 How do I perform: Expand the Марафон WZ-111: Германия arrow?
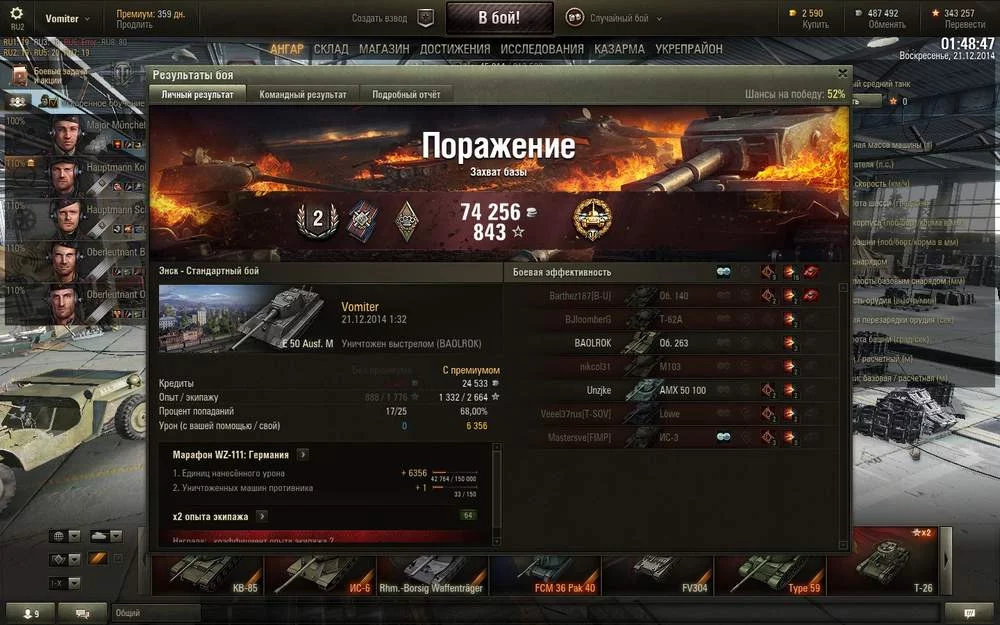(302, 455)
